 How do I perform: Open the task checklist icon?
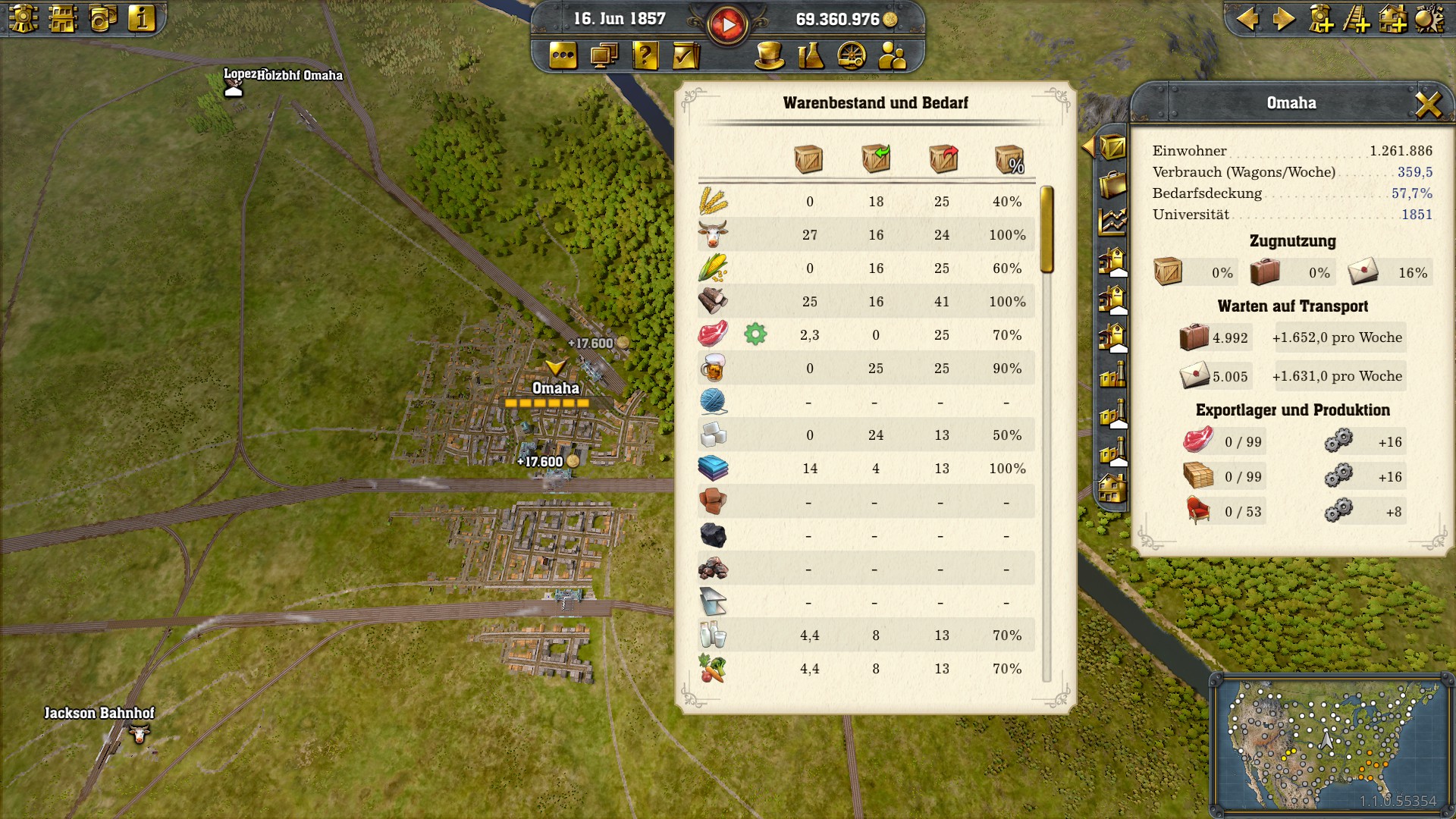pyautogui.click(x=686, y=55)
